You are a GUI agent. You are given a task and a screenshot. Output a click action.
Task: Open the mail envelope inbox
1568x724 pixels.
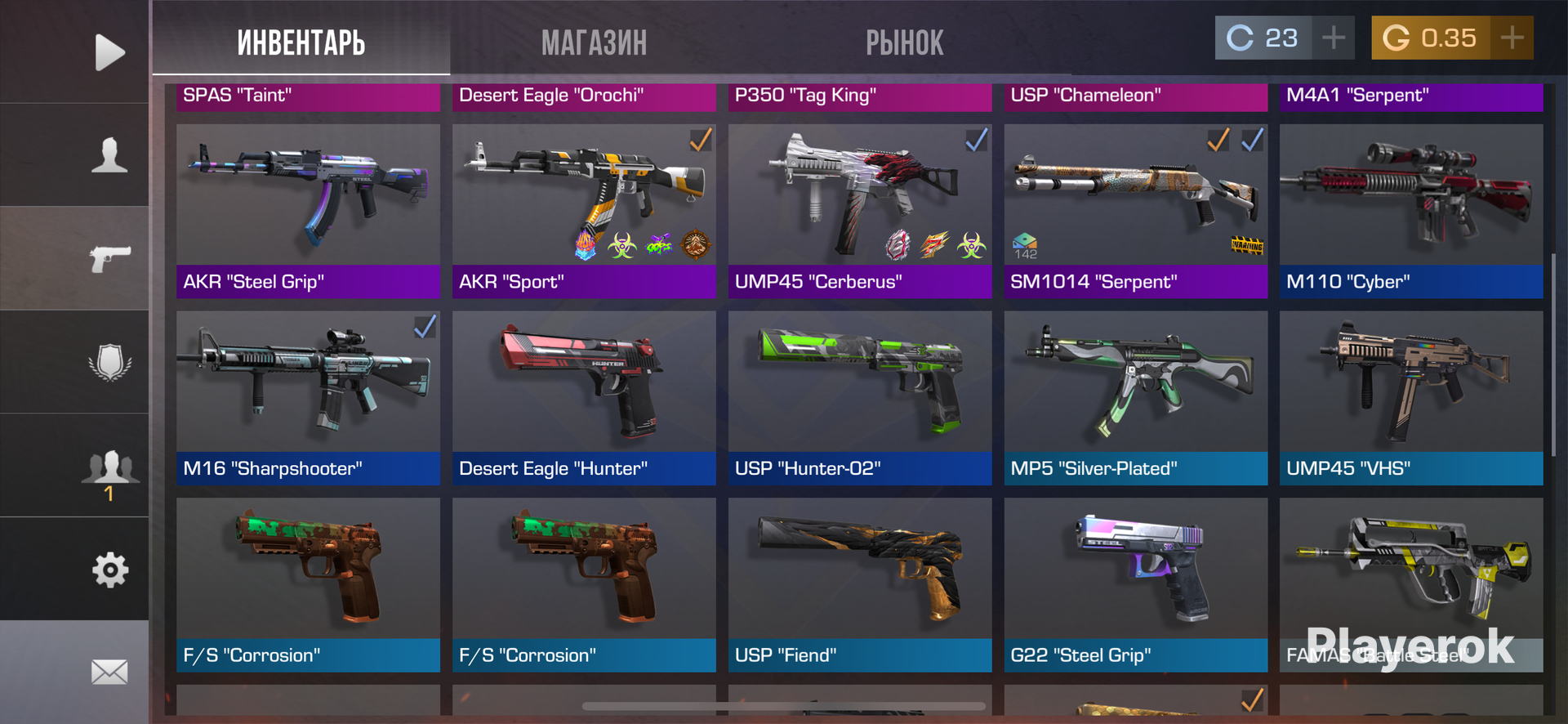(x=109, y=672)
